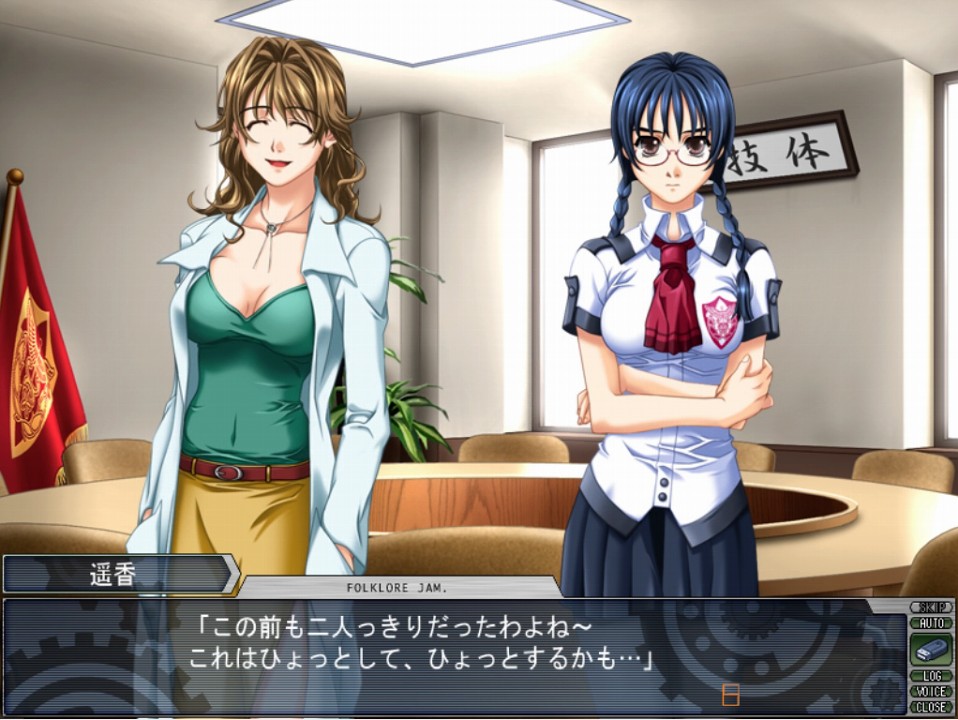Open the message LOG
Image resolution: width=958 pixels, height=720 pixels.
[930, 676]
